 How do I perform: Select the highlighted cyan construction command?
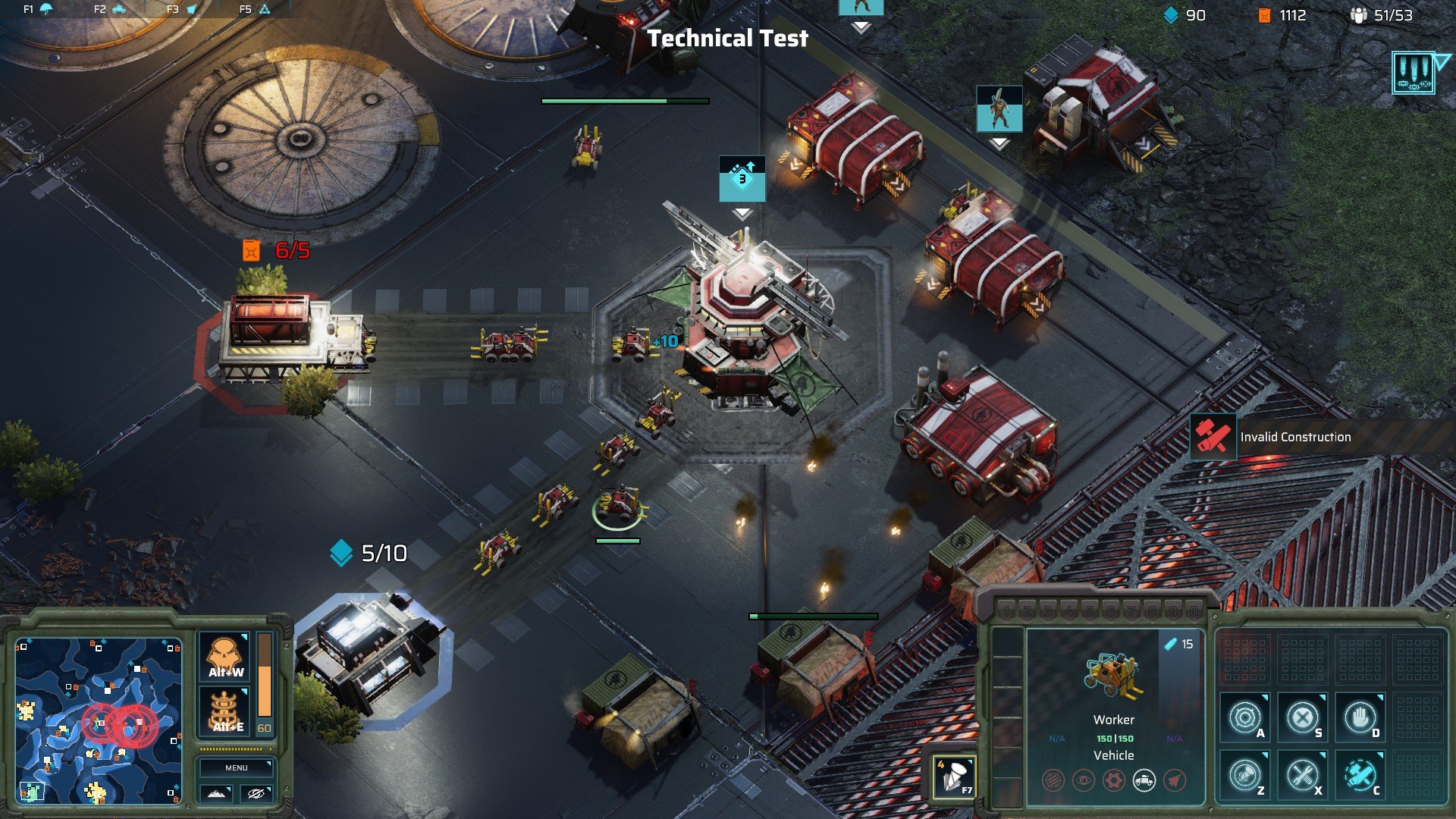(1360, 775)
